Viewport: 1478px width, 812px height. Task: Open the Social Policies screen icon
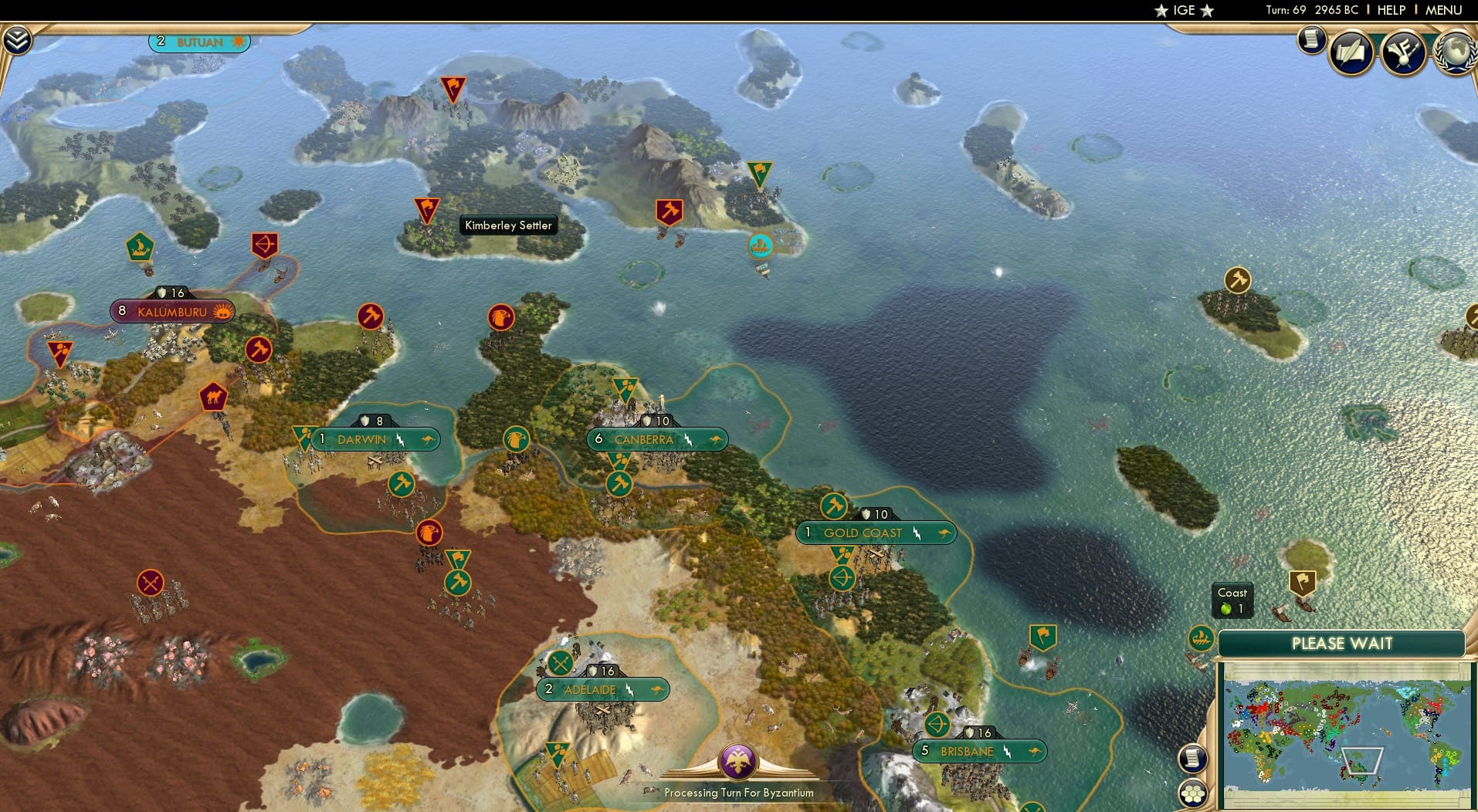point(1353,52)
